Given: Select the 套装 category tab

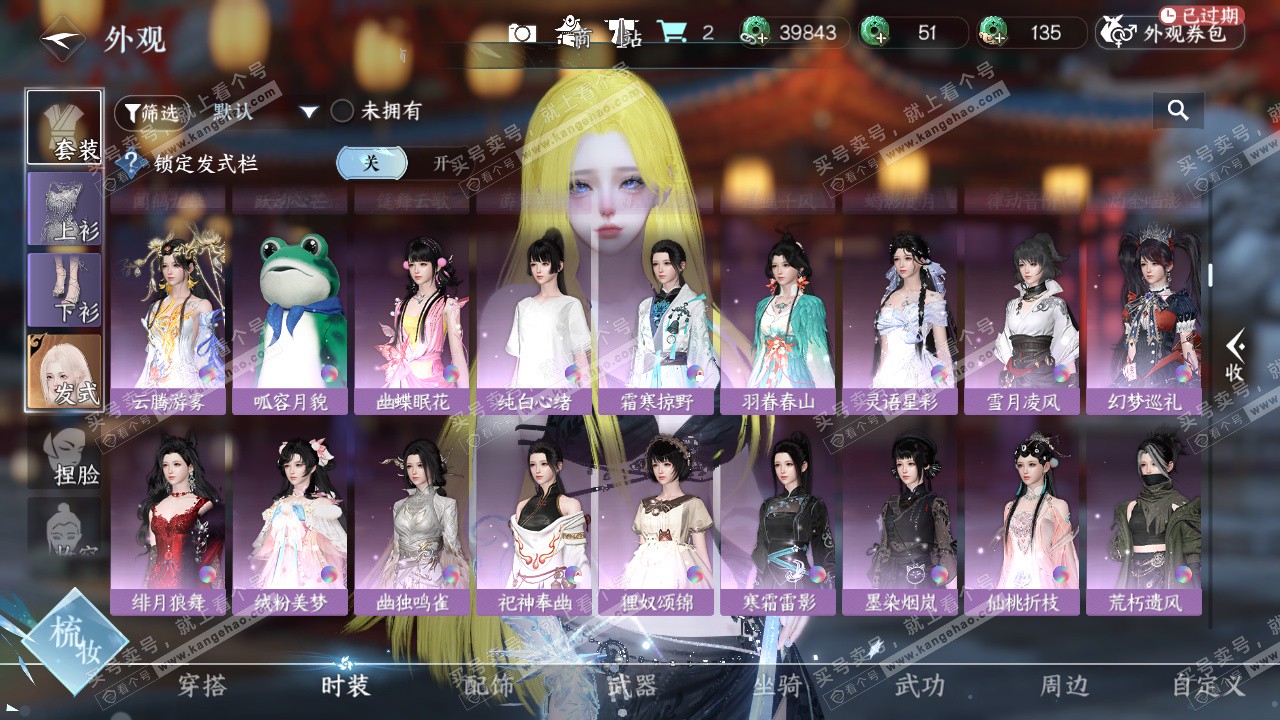Looking at the screenshot, I should tap(65, 128).
